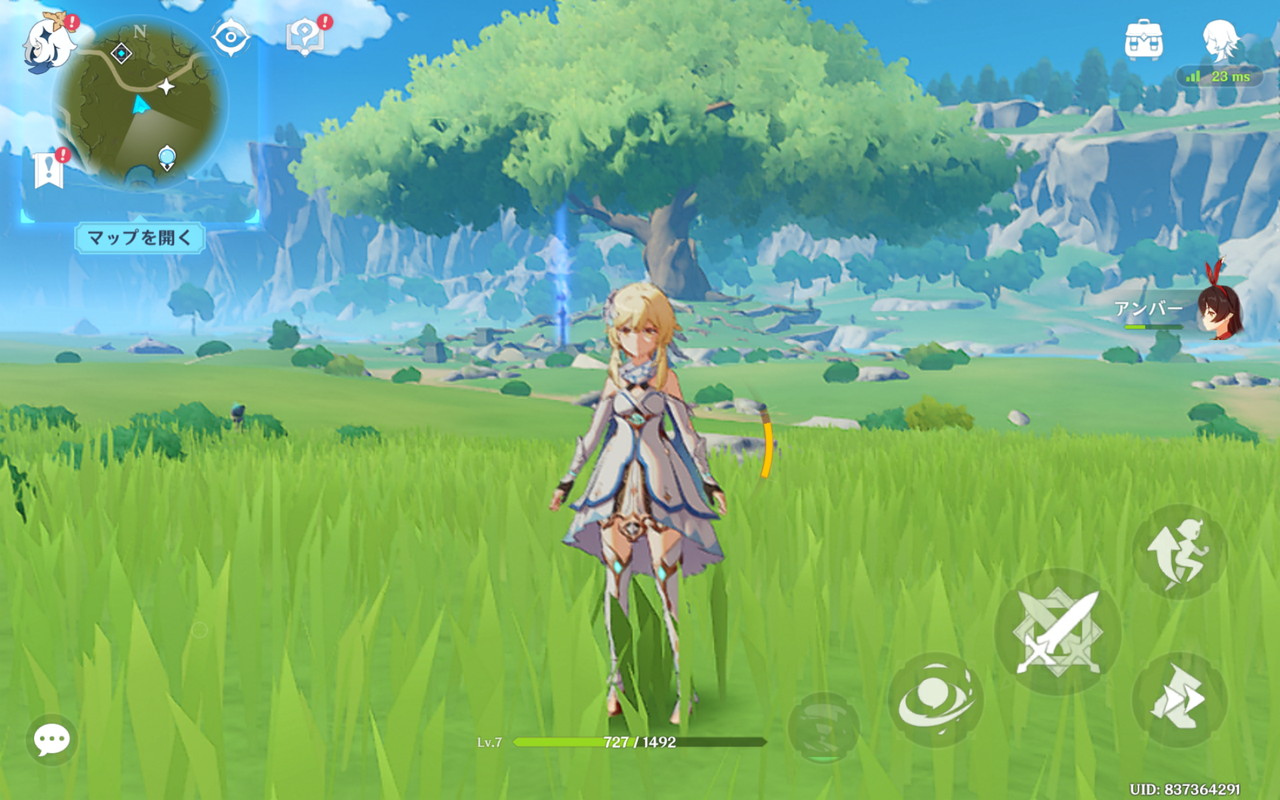The width and height of the screenshot is (1280, 800).
Task: Open the Paimon menu icon
Action: coord(50,42)
